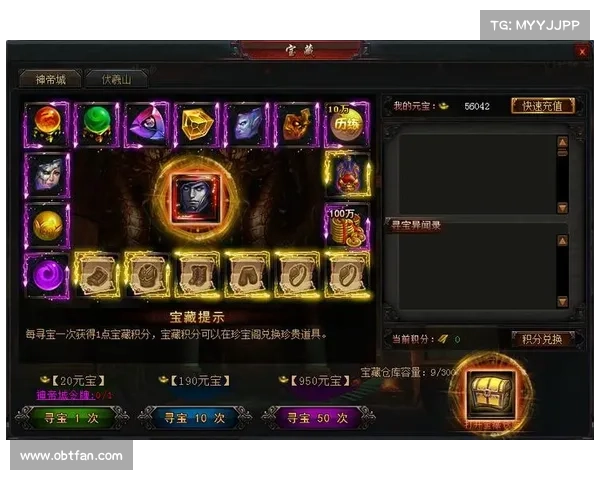The height and width of the screenshot is (480, 600).
Task: Pick the yellow gem cube slot
Action: [197, 124]
